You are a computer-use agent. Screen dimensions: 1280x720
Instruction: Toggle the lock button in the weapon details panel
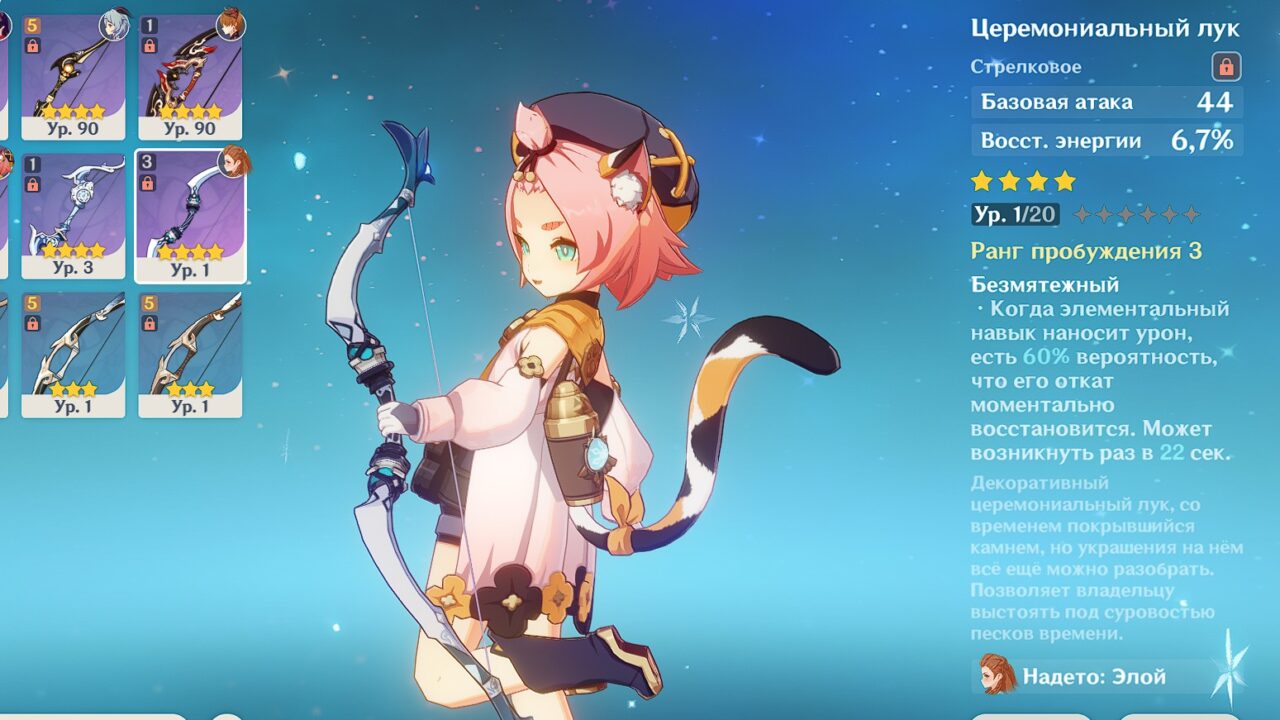pos(1226,67)
